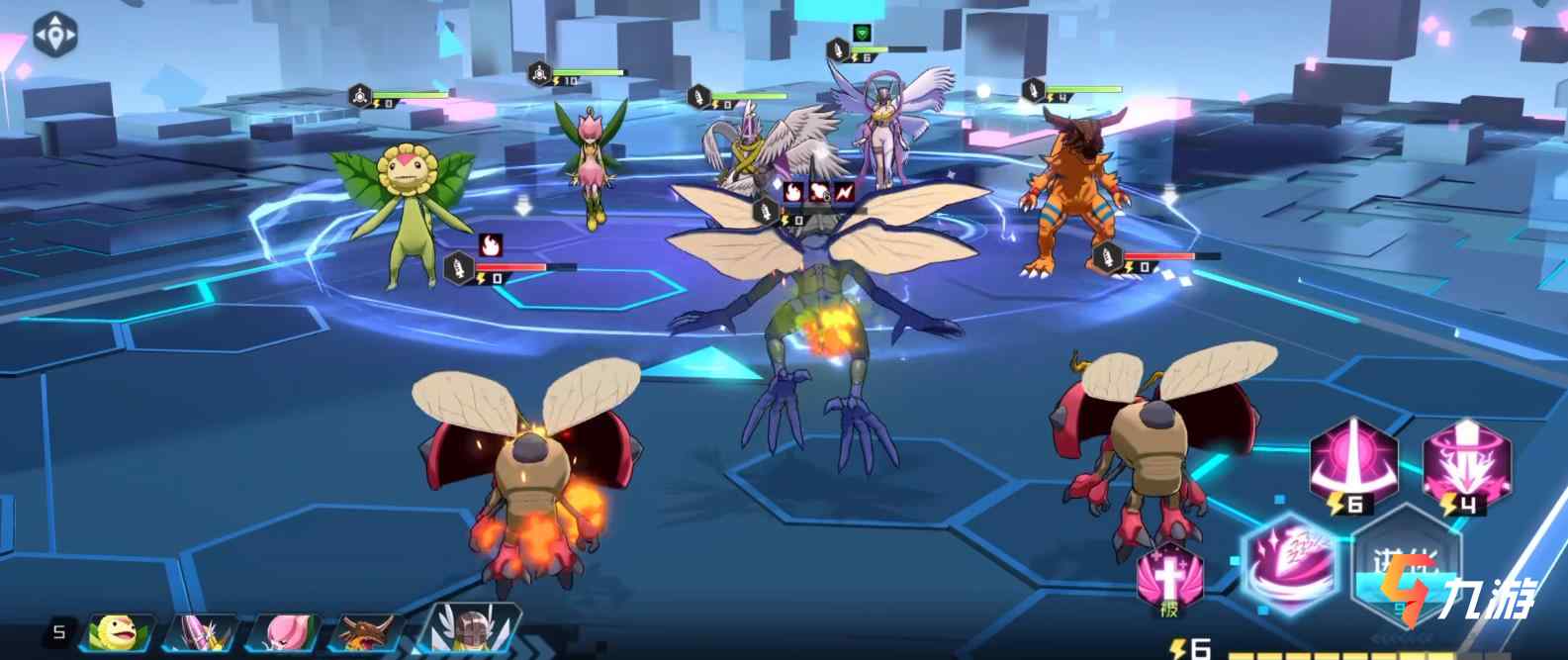Pick the orange horned Greymon portrait
The image size is (1568, 660).
[367, 631]
